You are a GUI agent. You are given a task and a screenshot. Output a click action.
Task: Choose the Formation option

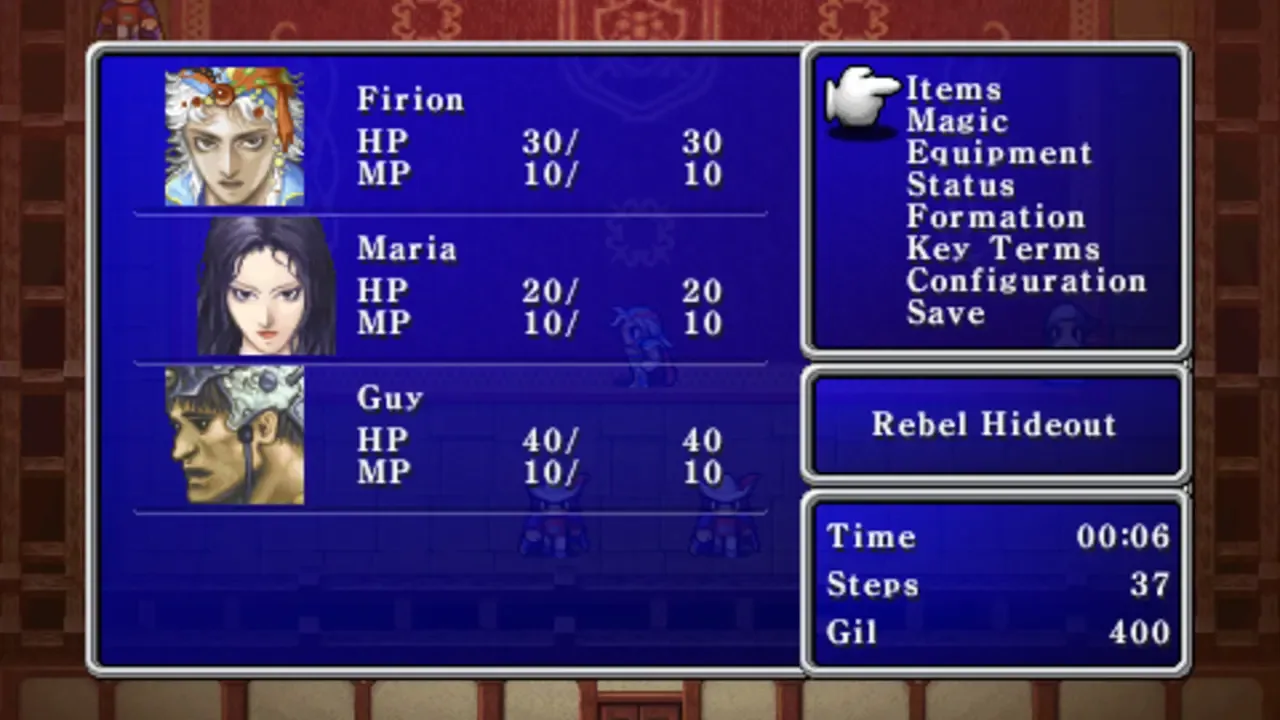[x=995, y=217]
